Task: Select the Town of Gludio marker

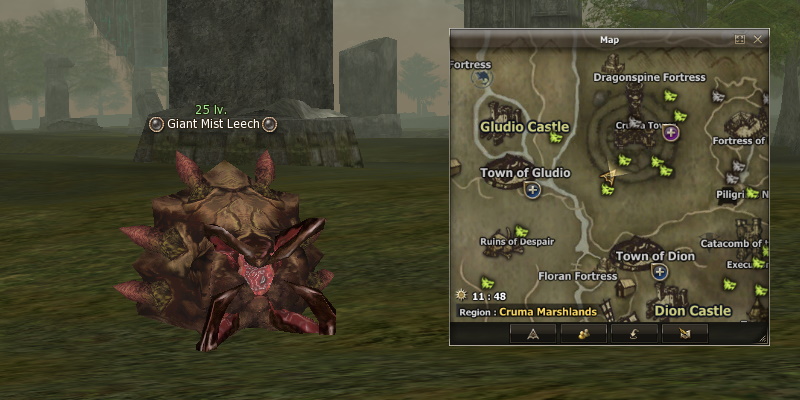Action: point(532,189)
